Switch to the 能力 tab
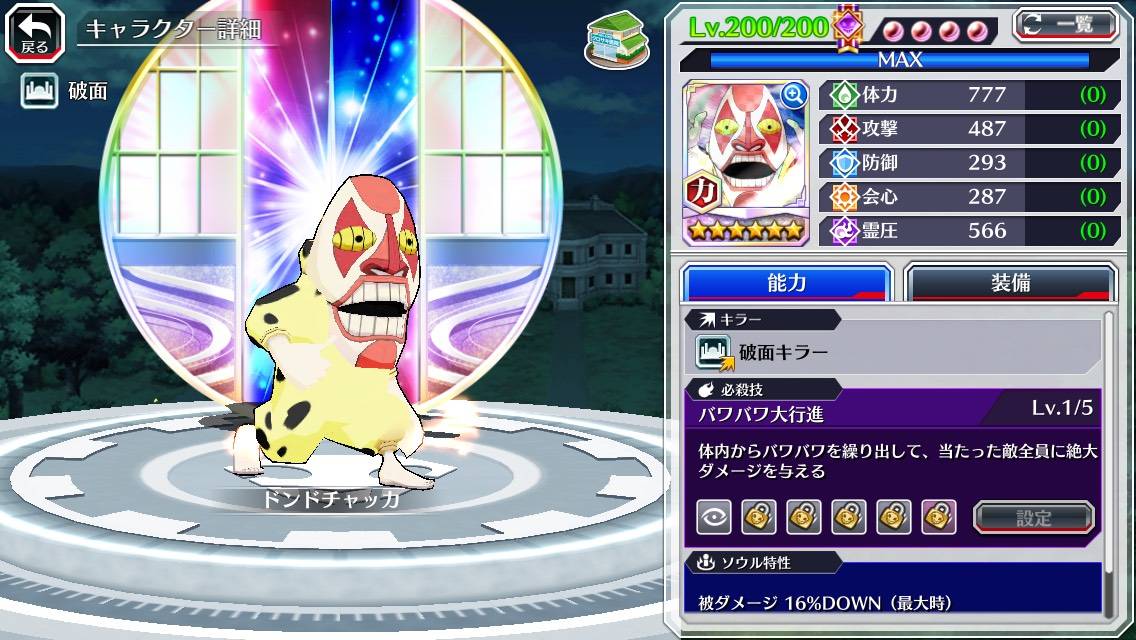The image size is (1136, 640). (x=786, y=282)
